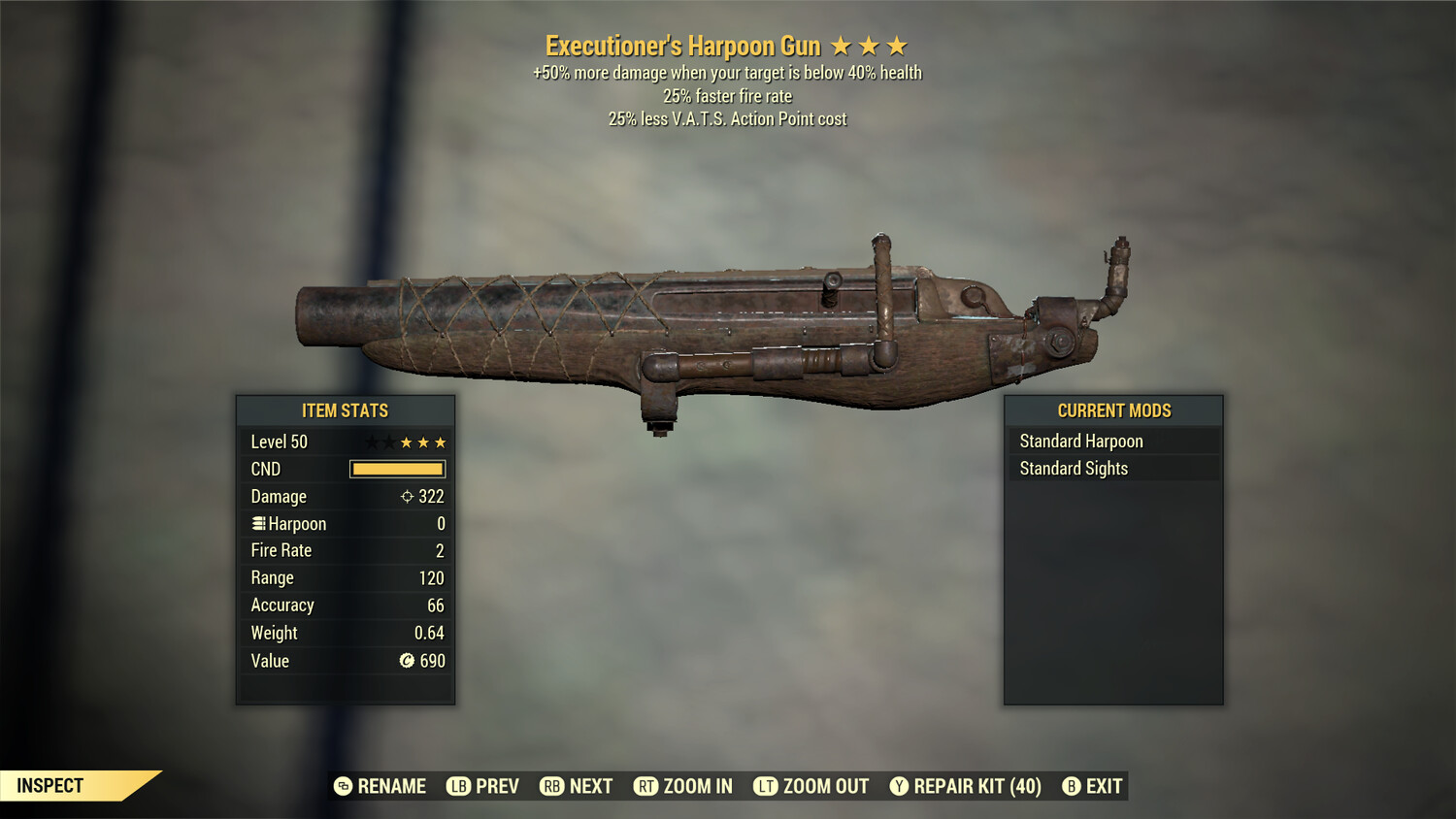Click the B exit button icon
This screenshot has width=1456, height=819.
click(1071, 786)
